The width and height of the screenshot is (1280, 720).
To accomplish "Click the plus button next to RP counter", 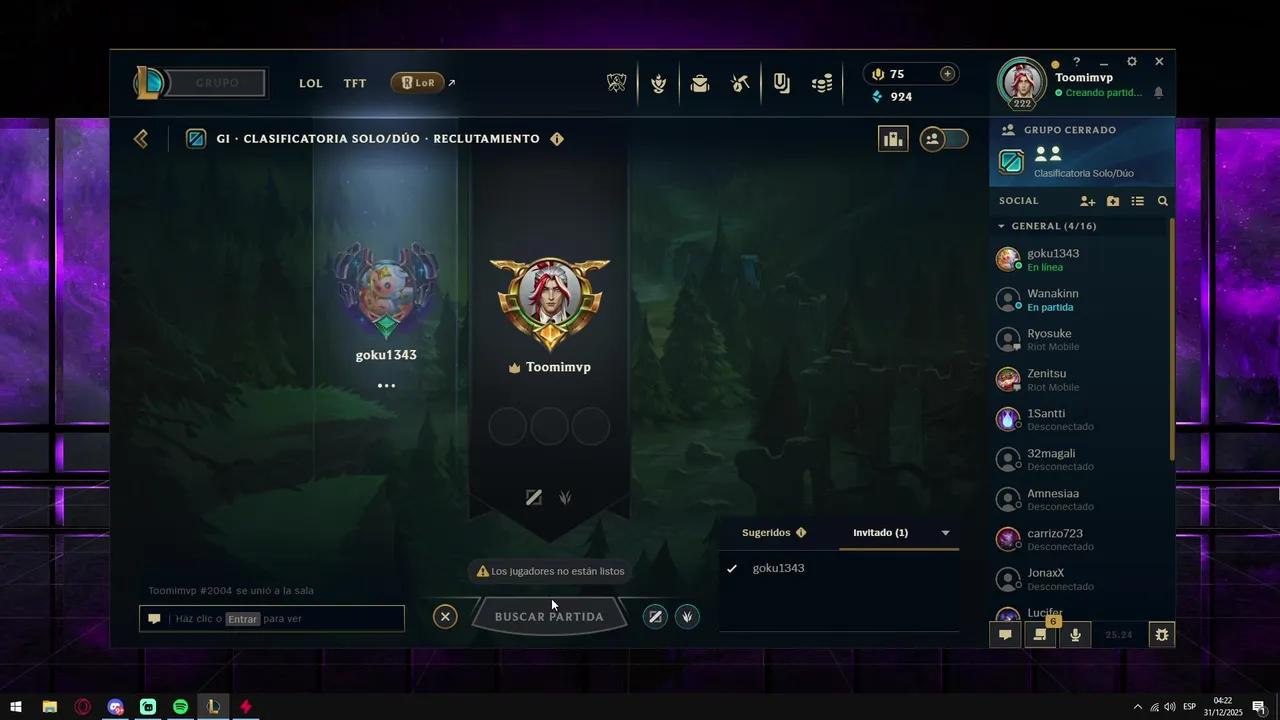I will [947, 73].
